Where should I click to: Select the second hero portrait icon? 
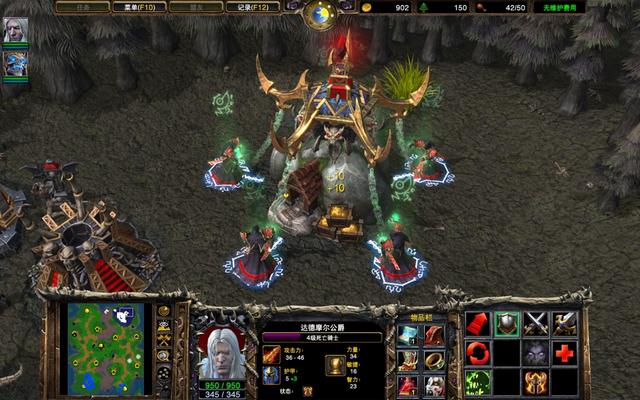pos(16,64)
